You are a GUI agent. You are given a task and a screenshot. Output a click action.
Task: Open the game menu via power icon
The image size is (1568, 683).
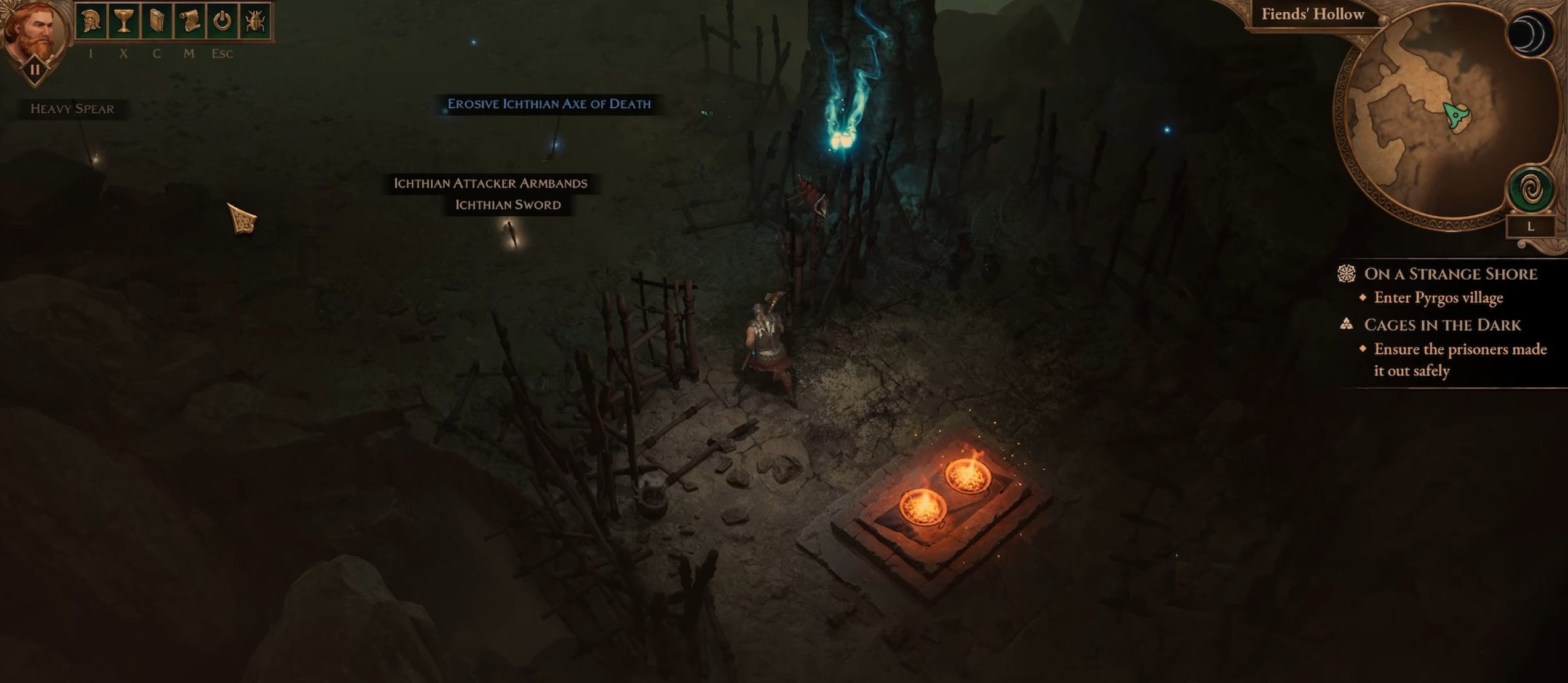pyautogui.click(x=222, y=22)
